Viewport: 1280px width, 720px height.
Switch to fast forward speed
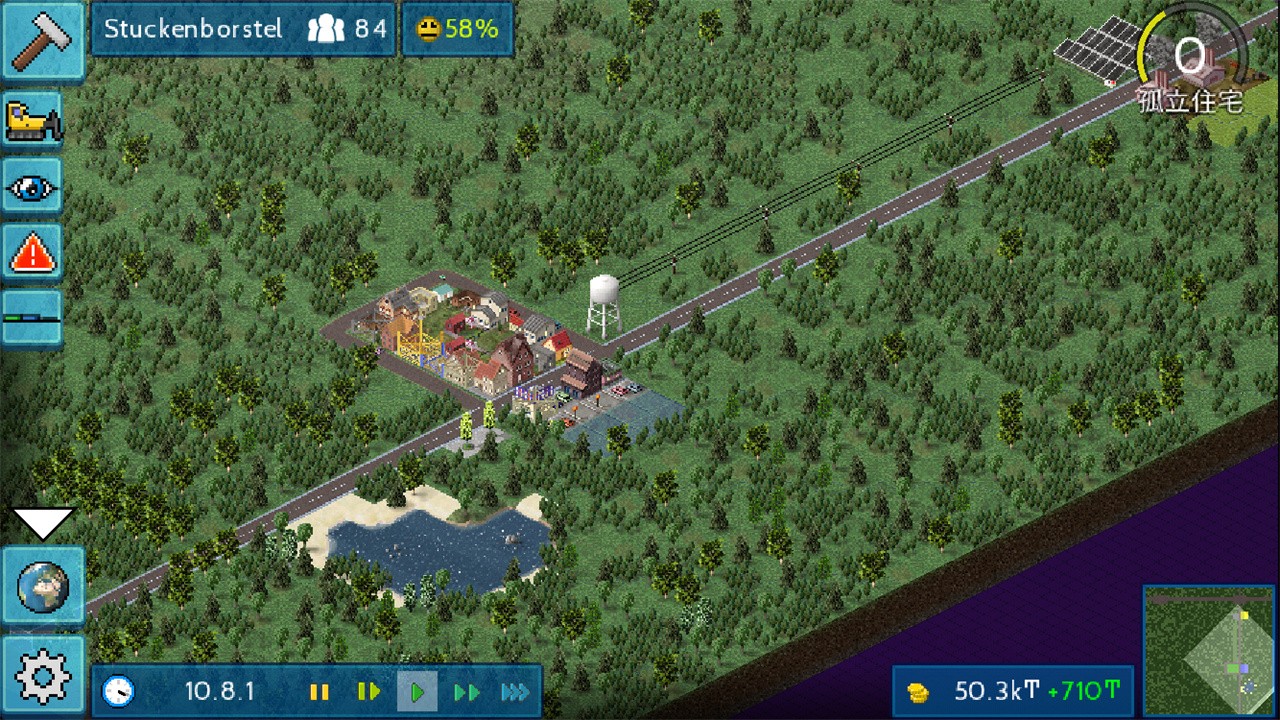pos(466,692)
